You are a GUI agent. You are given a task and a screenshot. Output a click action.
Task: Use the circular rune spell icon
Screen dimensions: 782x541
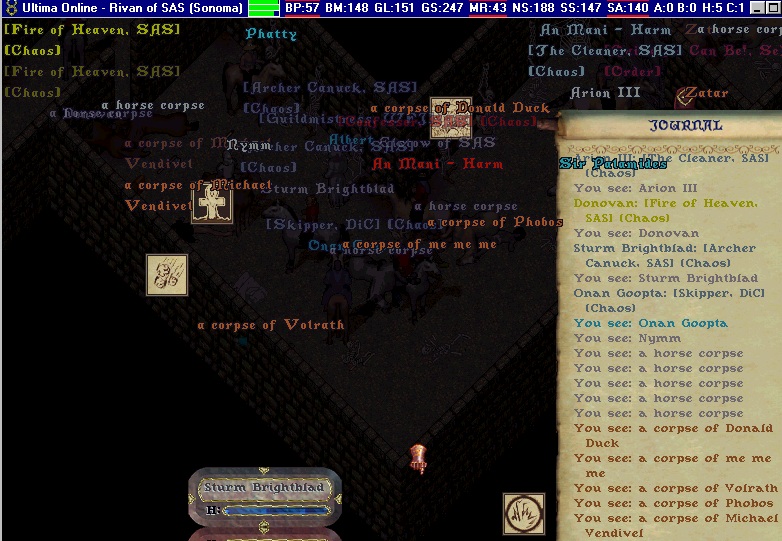(x=524, y=513)
